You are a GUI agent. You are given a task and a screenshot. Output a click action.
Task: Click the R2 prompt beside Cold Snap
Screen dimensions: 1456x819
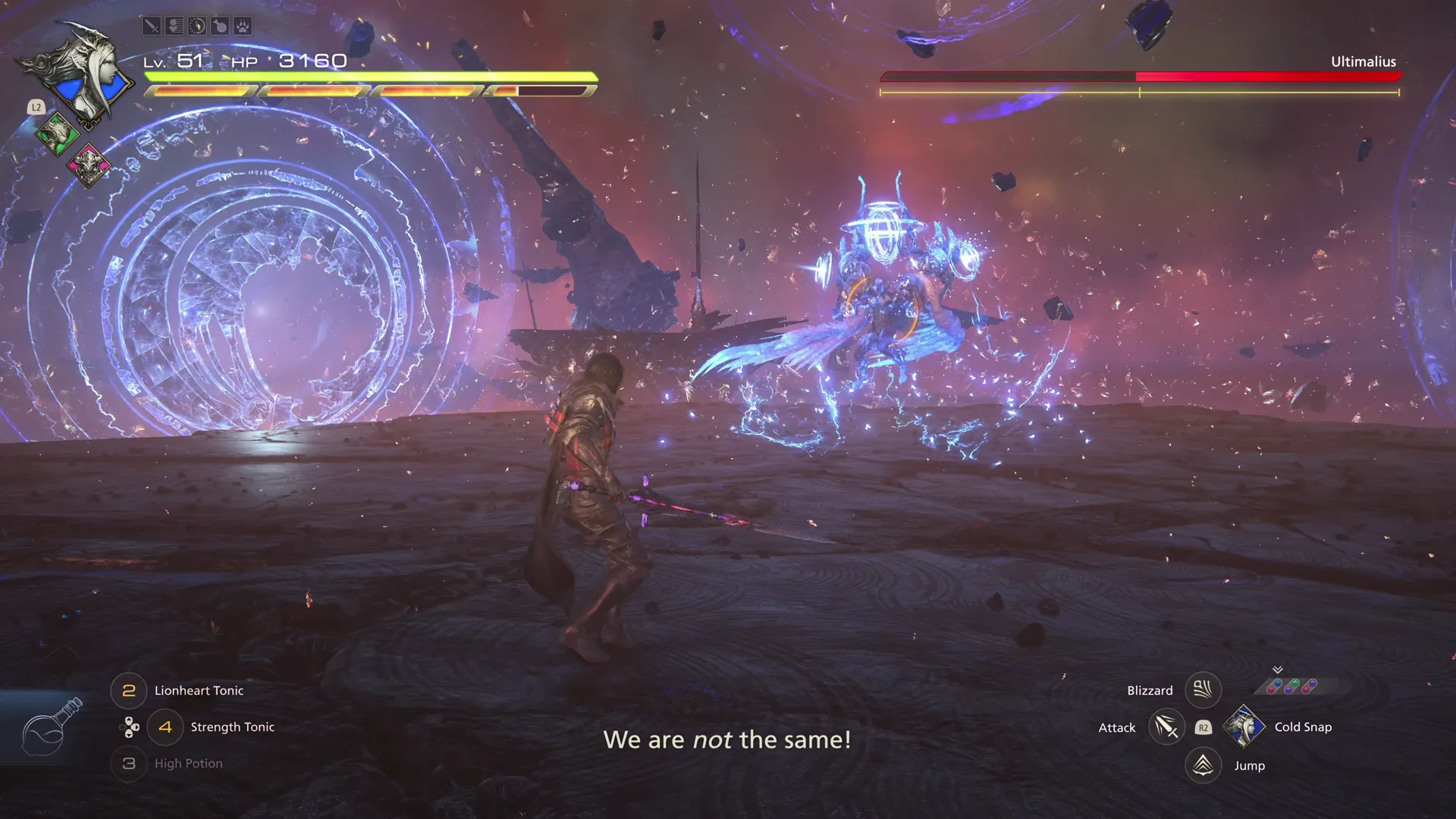tap(1203, 726)
